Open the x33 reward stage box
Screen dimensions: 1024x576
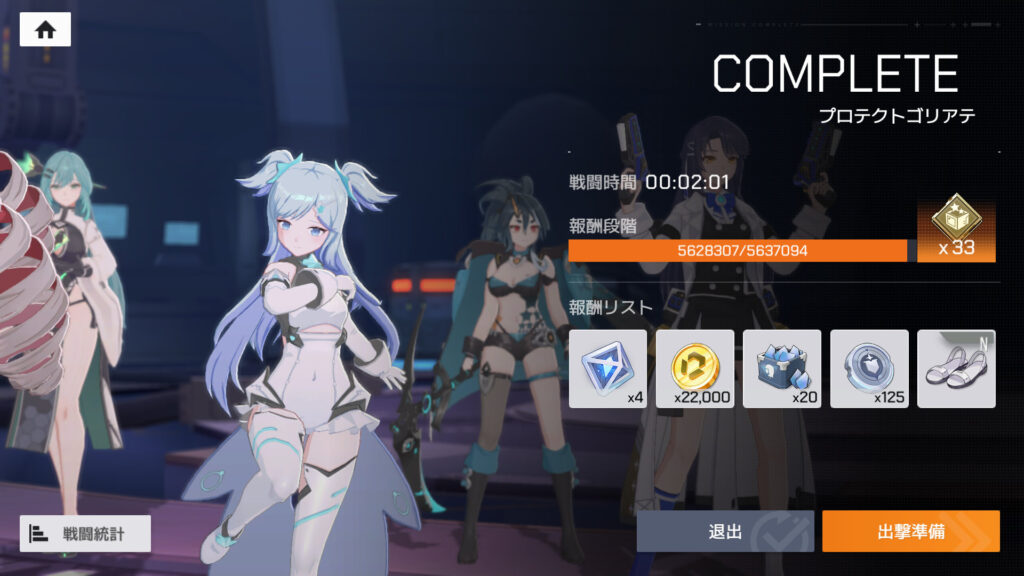click(x=956, y=229)
